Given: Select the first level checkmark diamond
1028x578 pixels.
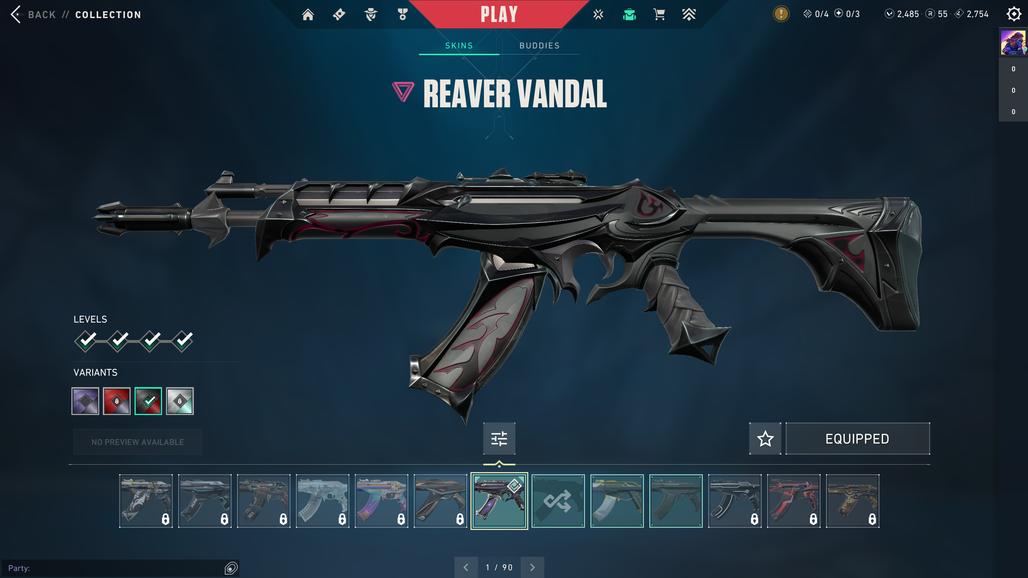Looking at the screenshot, I should click(87, 341).
